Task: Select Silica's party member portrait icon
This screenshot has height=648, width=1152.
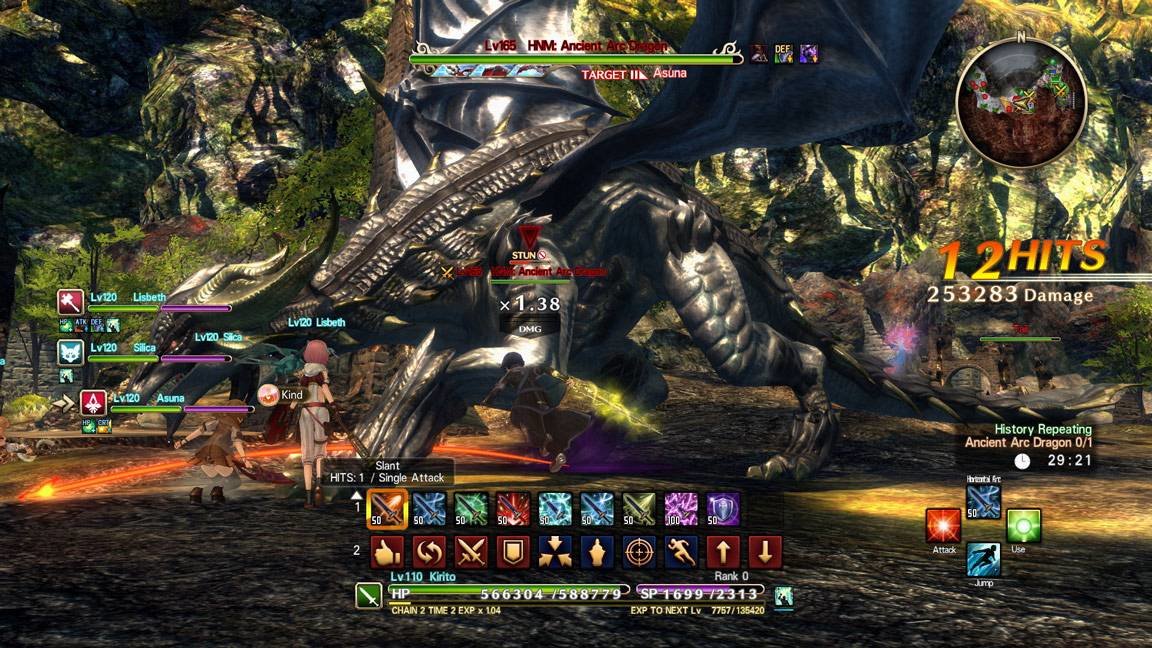Action: tap(70, 352)
